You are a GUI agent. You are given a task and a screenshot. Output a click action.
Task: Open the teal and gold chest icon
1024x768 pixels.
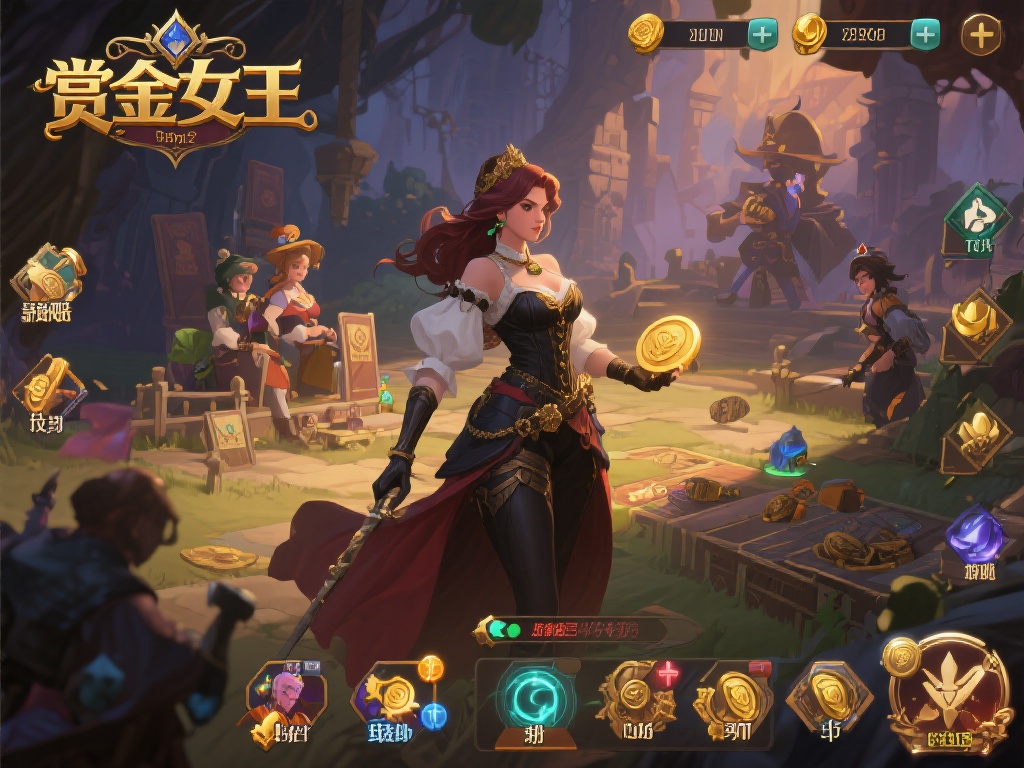click(x=47, y=274)
